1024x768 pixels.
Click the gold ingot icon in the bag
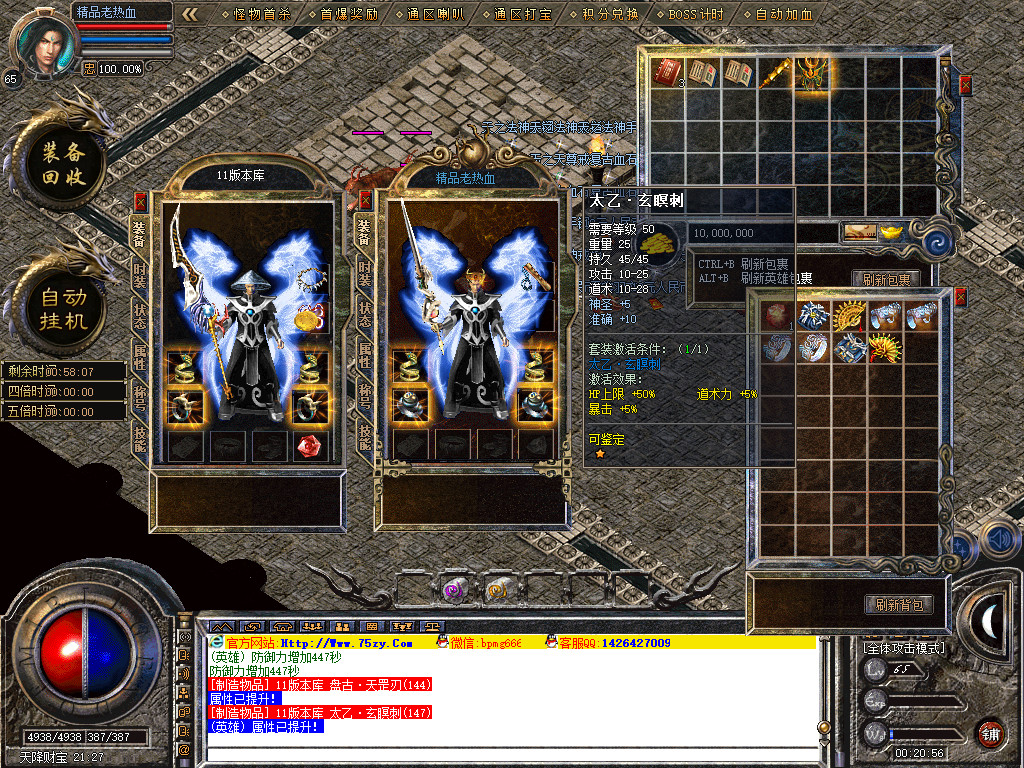tap(889, 232)
